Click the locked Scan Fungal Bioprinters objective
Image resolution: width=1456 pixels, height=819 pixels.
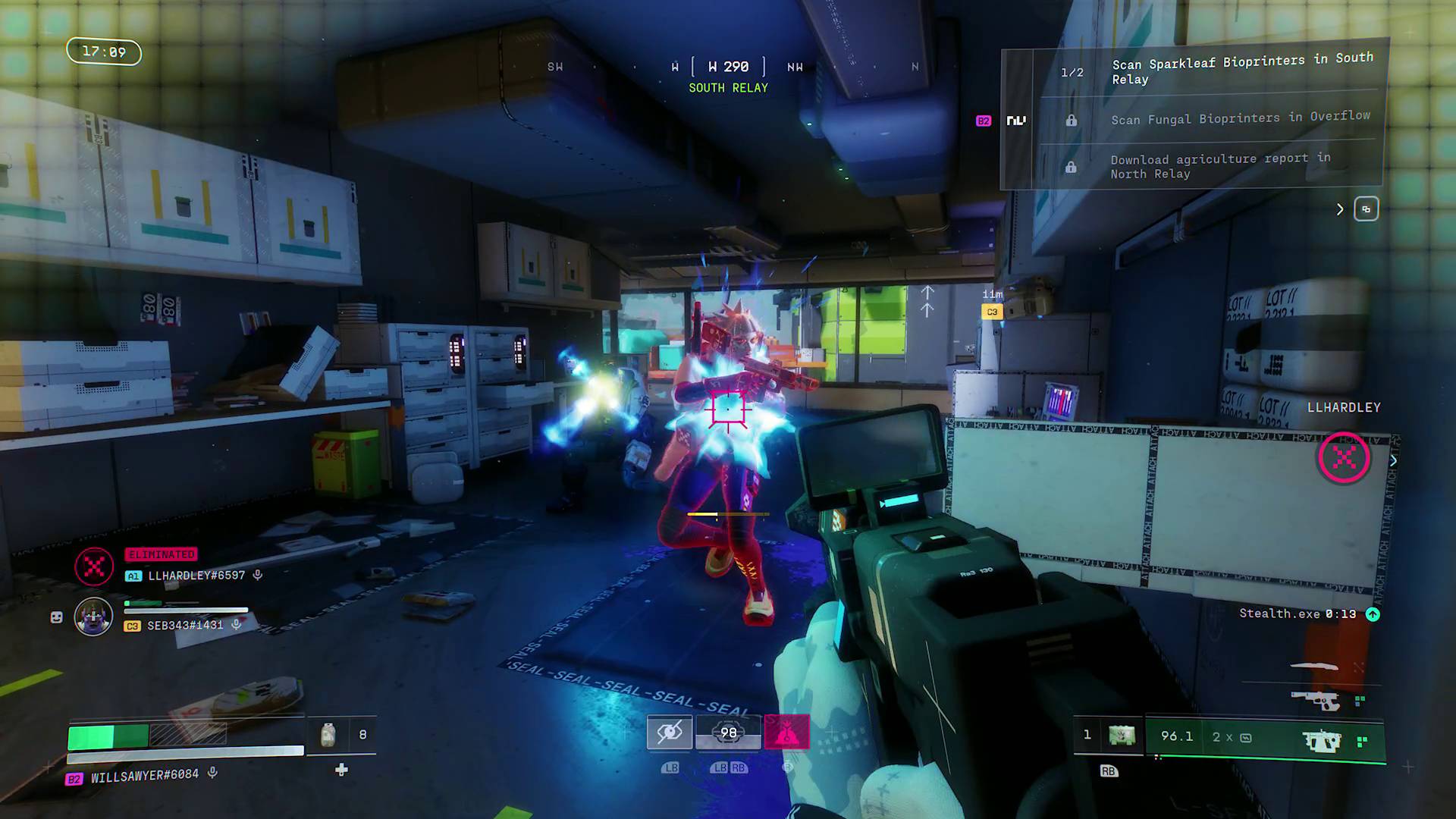(1241, 118)
